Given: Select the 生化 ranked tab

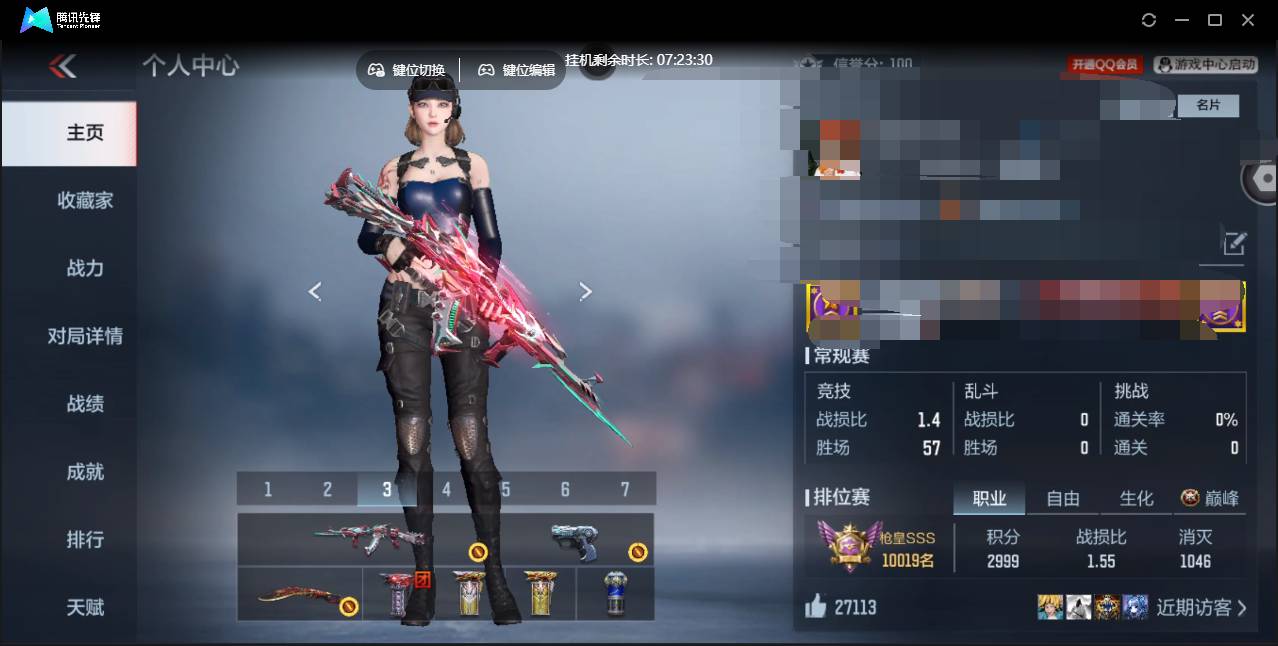Looking at the screenshot, I should point(1136,498).
